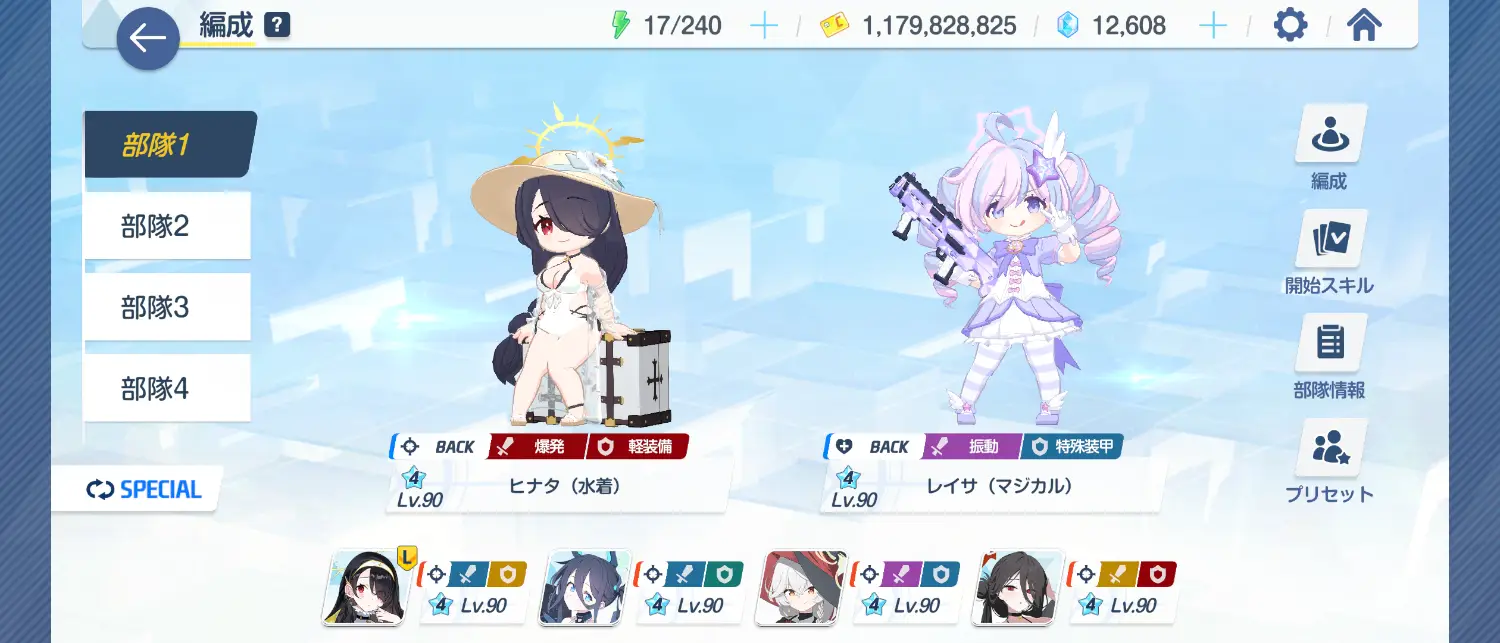Open the help question mark icon
The width and height of the screenshot is (1500, 643).
(x=277, y=25)
